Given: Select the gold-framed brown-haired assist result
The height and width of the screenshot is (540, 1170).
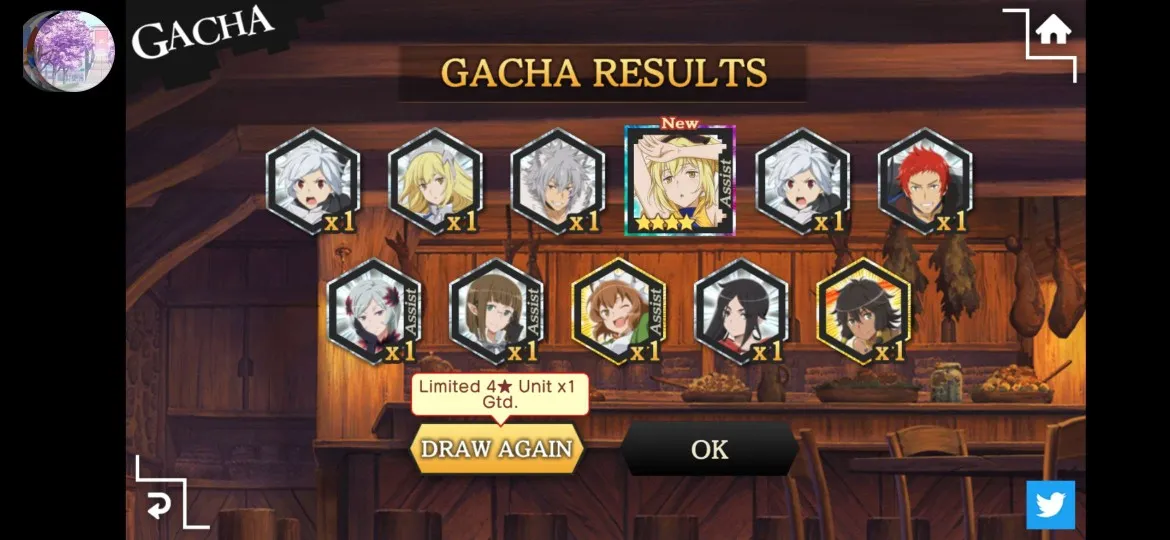Looking at the screenshot, I should coord(619,311).
